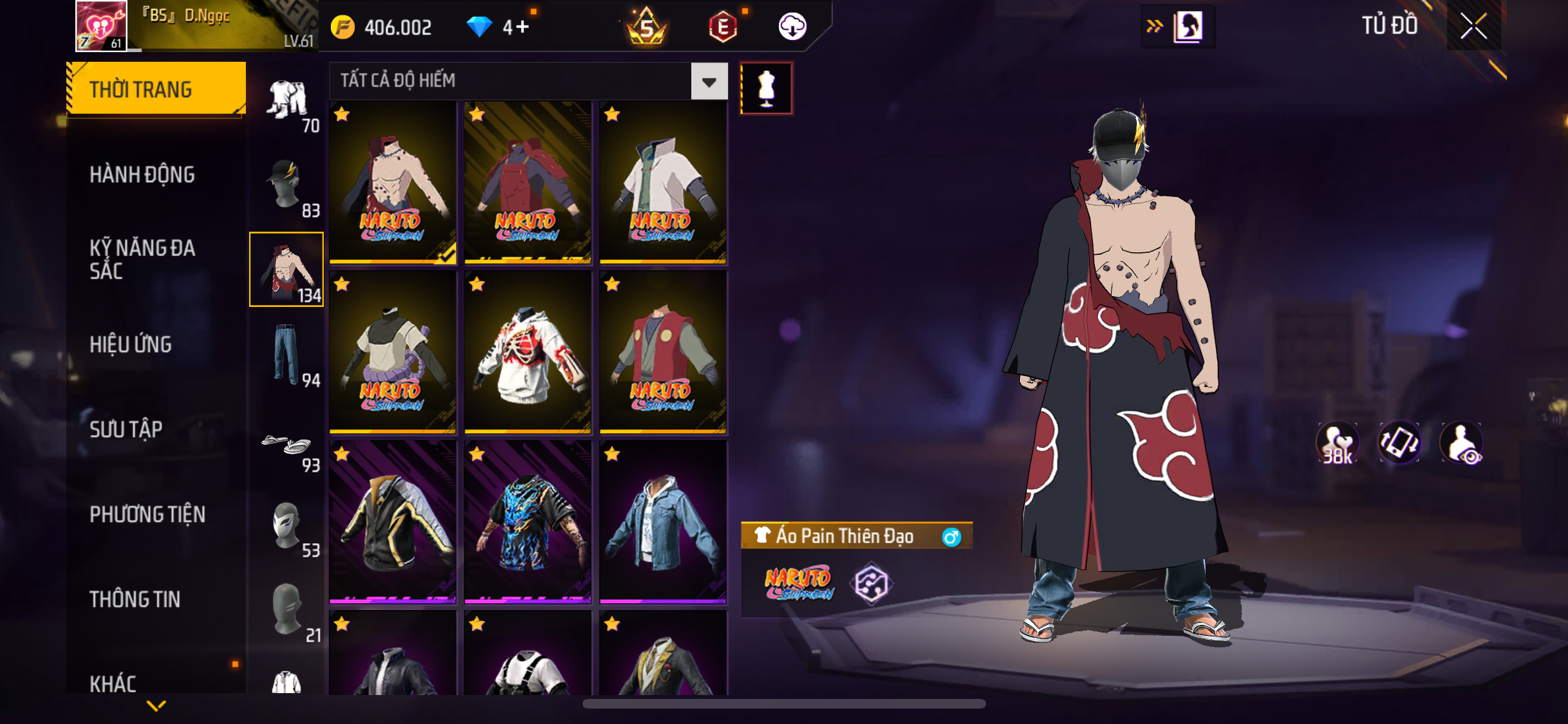
Task: Switch to the Hành Động tab
Action: coord(142,175)
